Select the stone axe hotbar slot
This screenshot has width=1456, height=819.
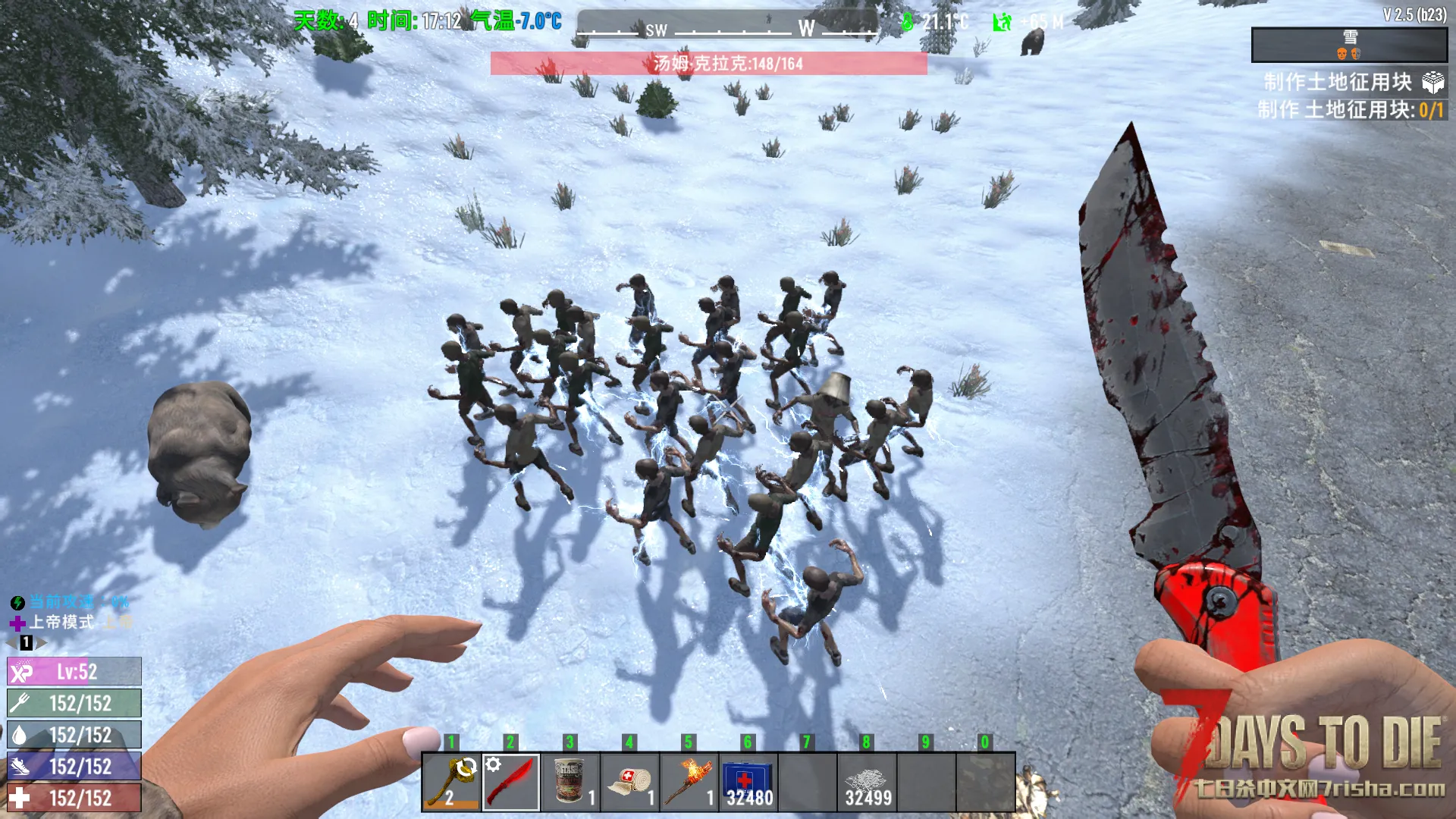tap(451, 783)
